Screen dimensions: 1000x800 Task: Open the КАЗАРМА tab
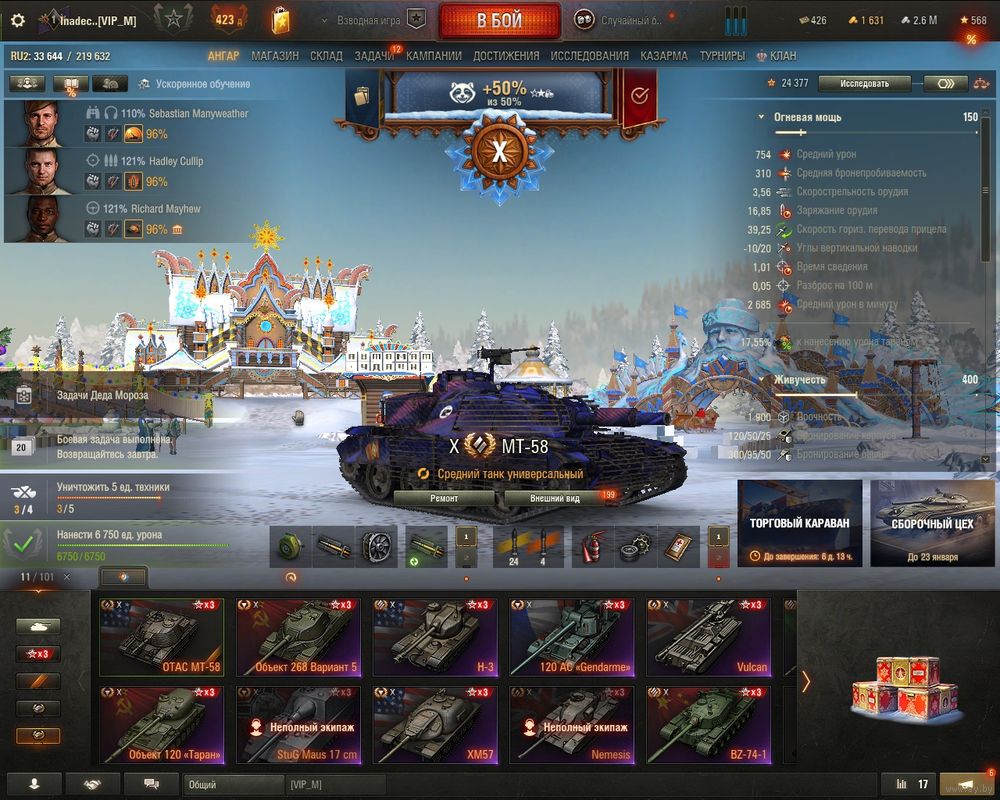pos(664,56)
